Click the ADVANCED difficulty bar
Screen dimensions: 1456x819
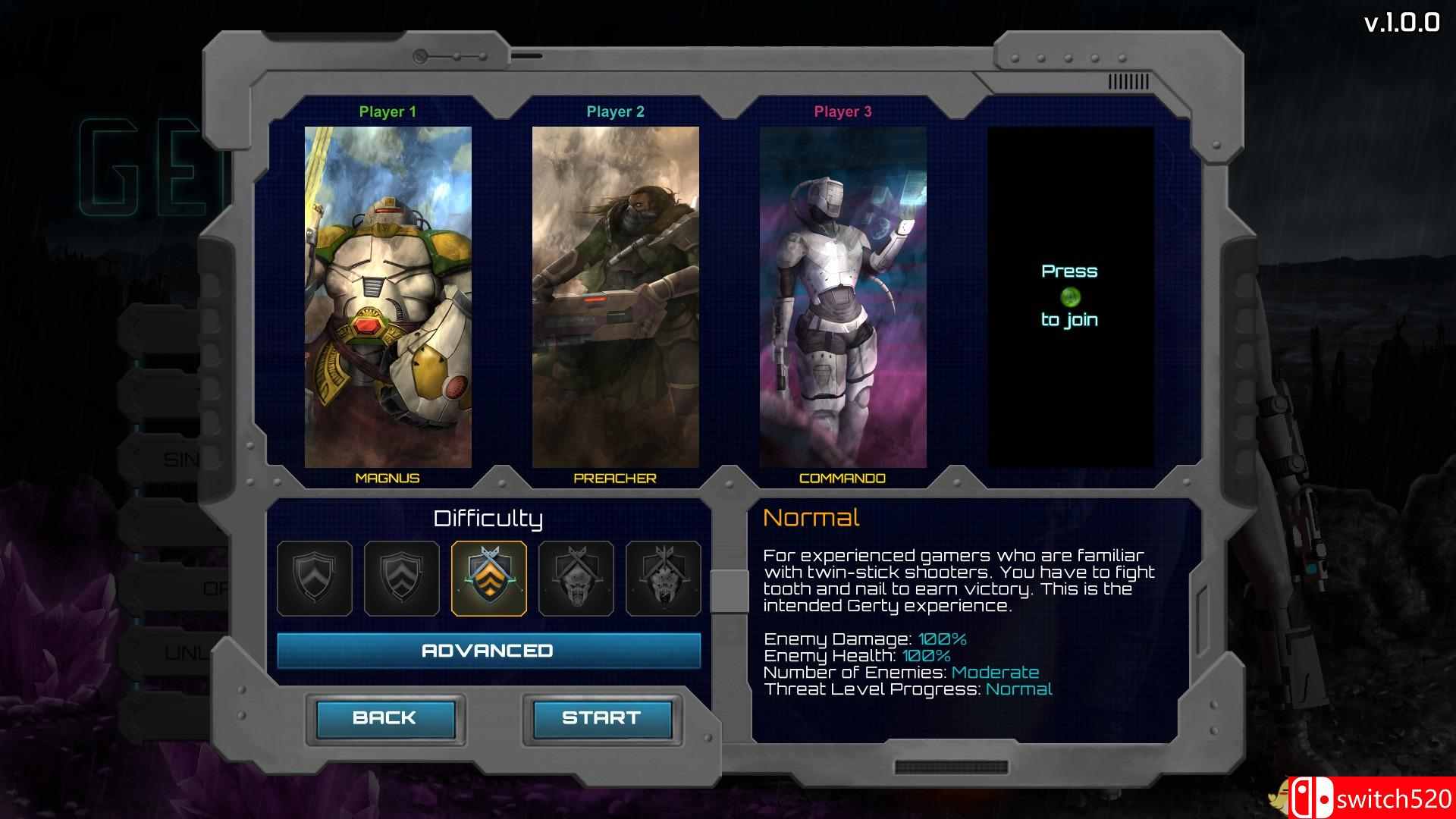[x=488, y=650]
